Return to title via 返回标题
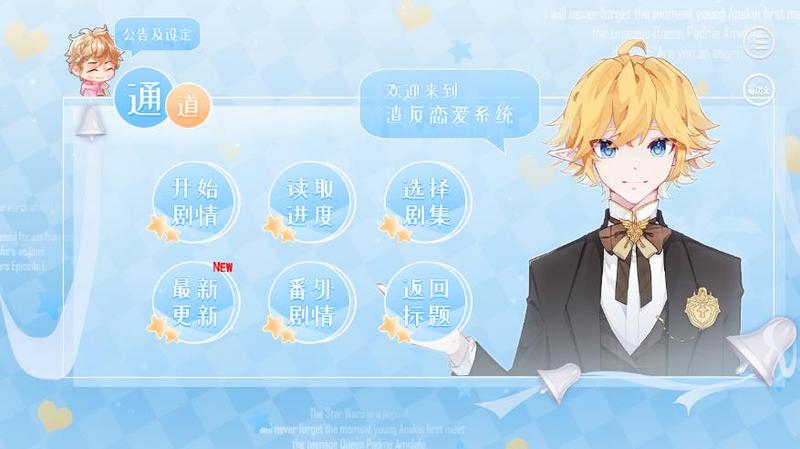Screen dimensions: 800x449 click(426, 302)
